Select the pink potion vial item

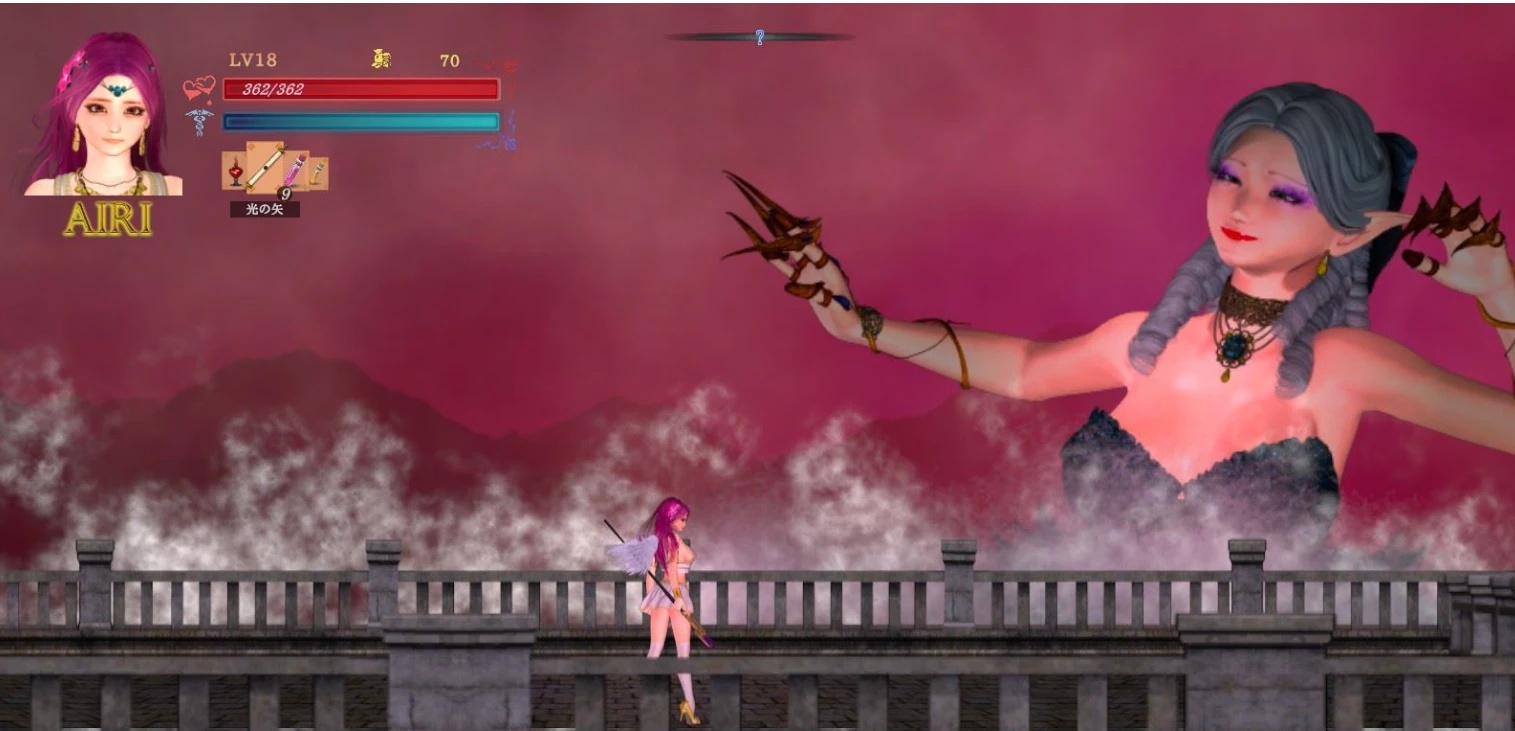295,171
